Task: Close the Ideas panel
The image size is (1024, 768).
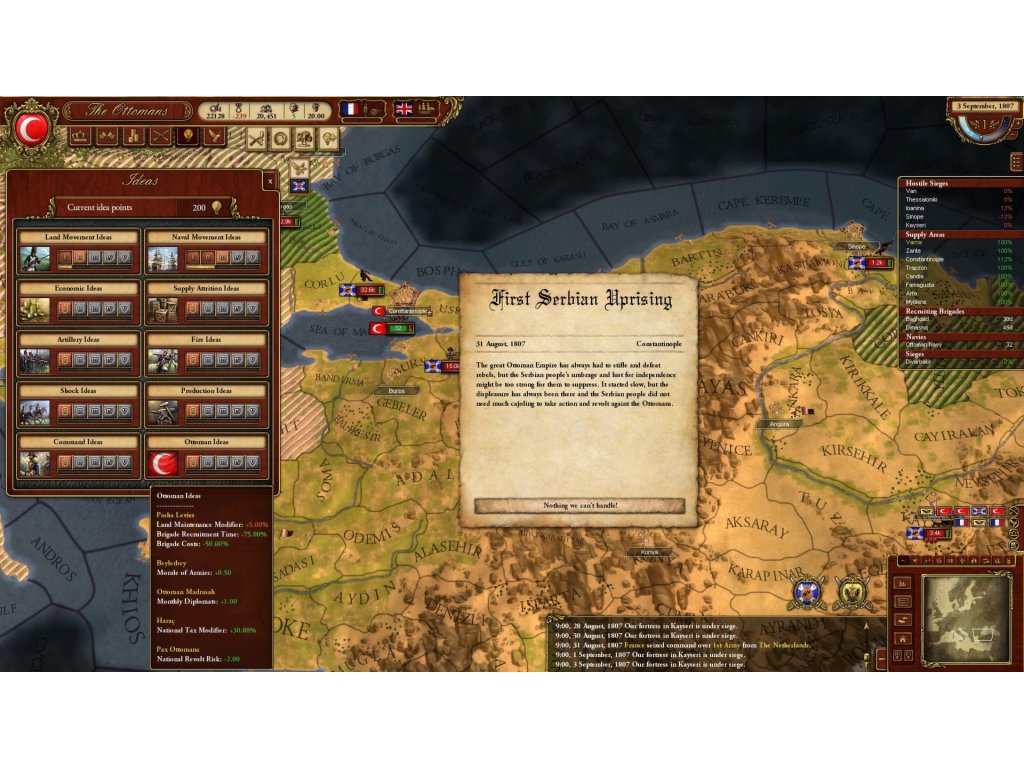Action: tap(269, 181)
